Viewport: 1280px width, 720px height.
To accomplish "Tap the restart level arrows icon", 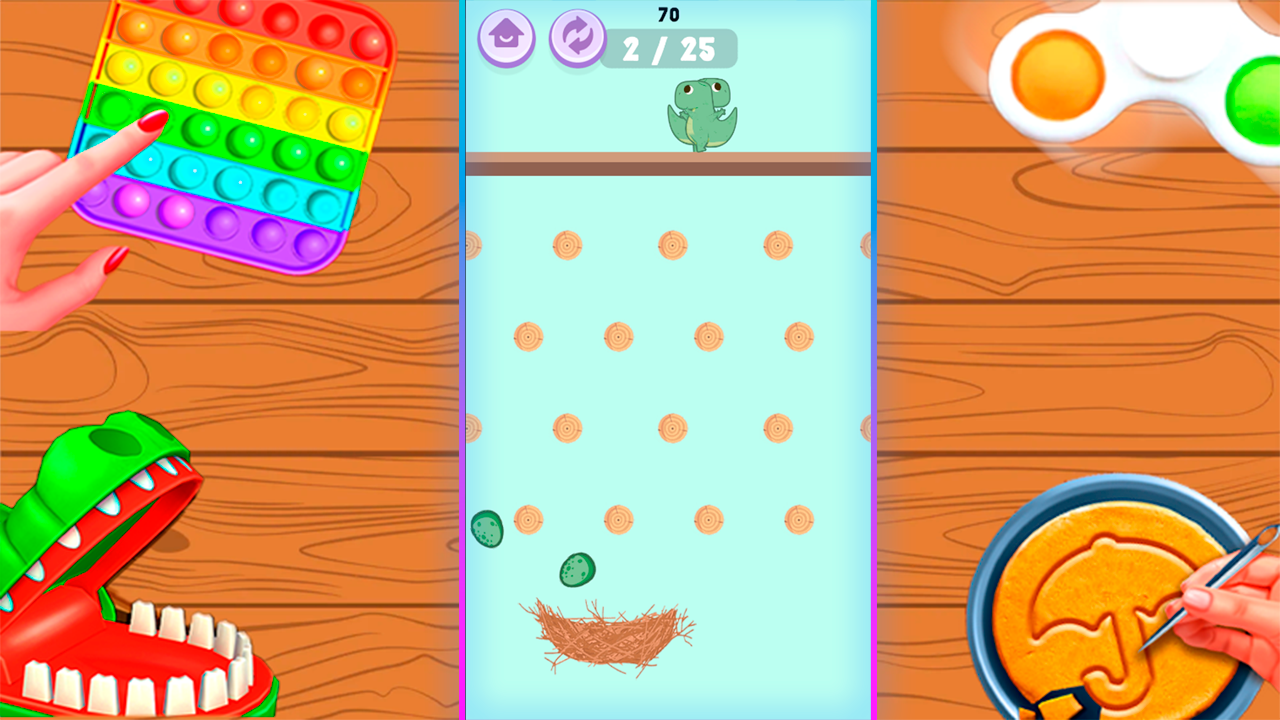I will (x=576, y=38).
